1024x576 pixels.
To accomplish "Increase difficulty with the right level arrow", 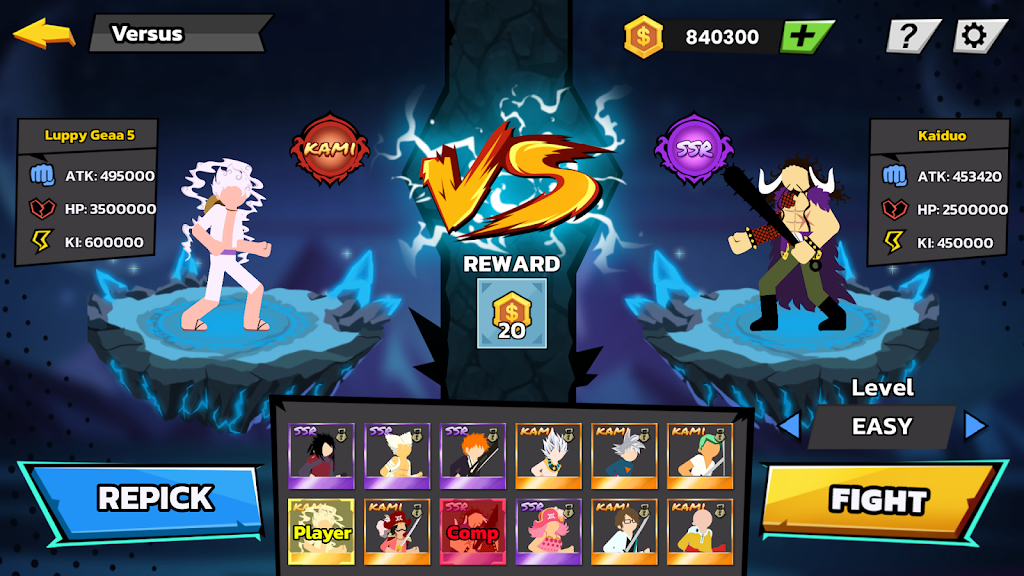I will 975,426.
